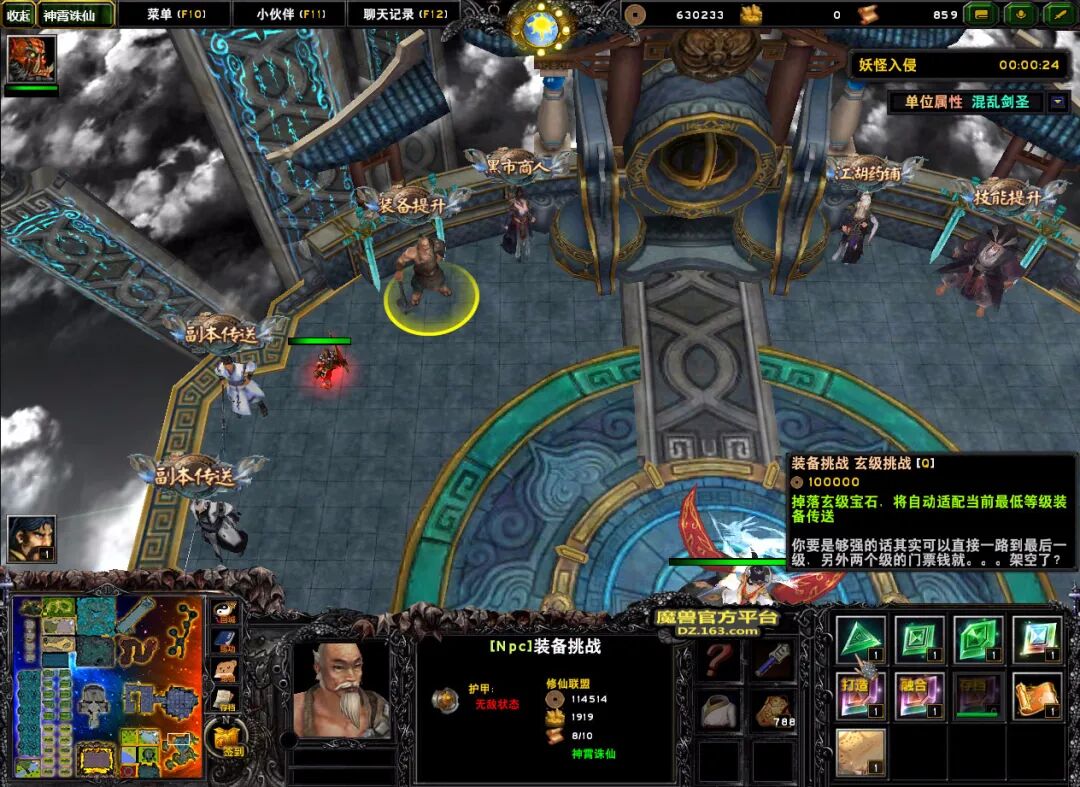Screen dimensions: 1080x787
Task: Activate the 打造 forge command
Action: (x=861, y=695)
